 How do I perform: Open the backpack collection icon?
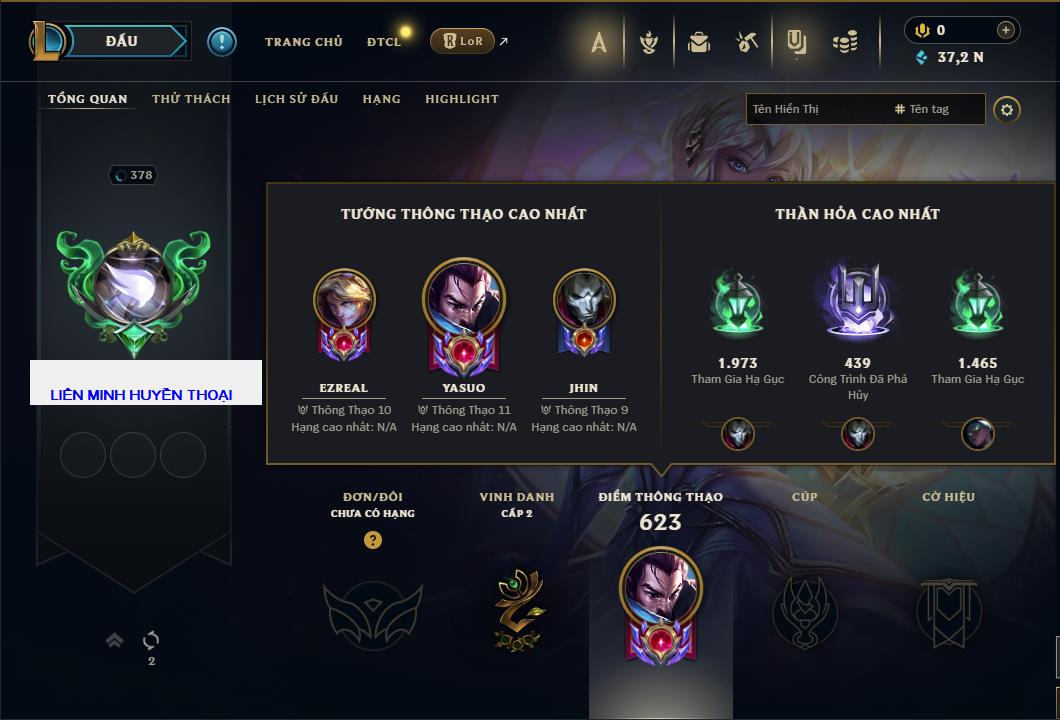tap(698, 42)
